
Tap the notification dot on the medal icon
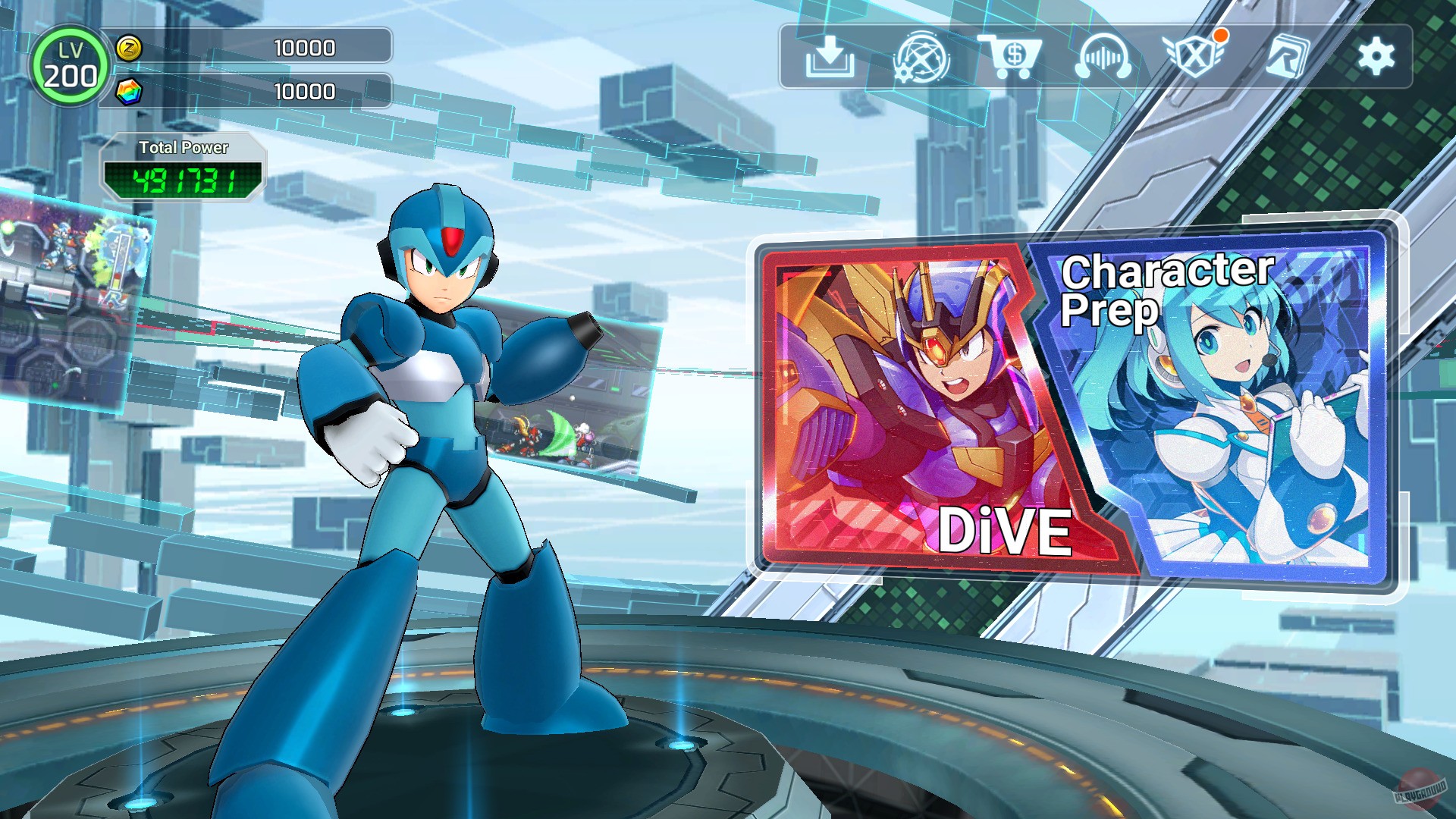(x=1219, y=35)
